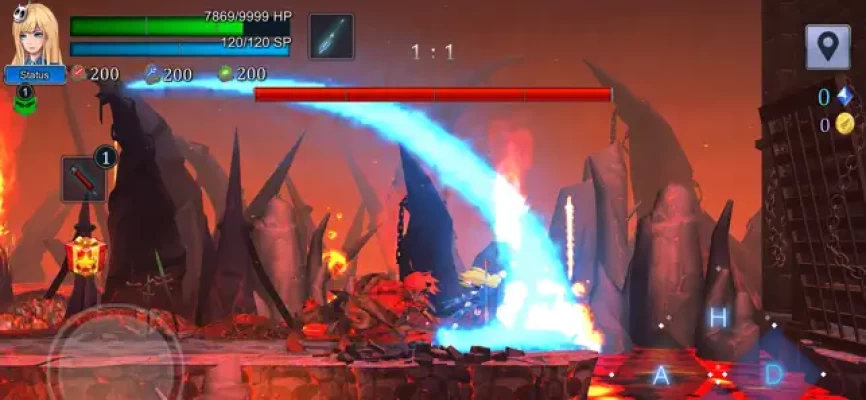Image resolution: width=866 pixels, height=400 pixels.
Task: Open the map with the location pin button
Action: [x=828, y=47]
